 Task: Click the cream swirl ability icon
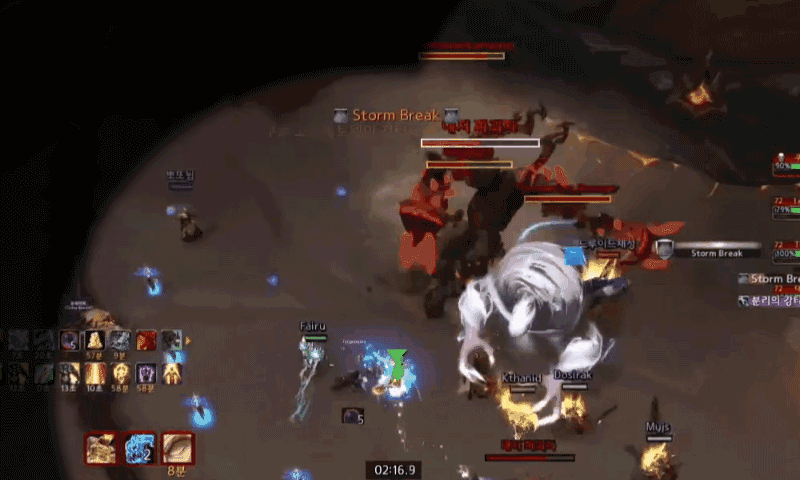click(x=177, y=448)
